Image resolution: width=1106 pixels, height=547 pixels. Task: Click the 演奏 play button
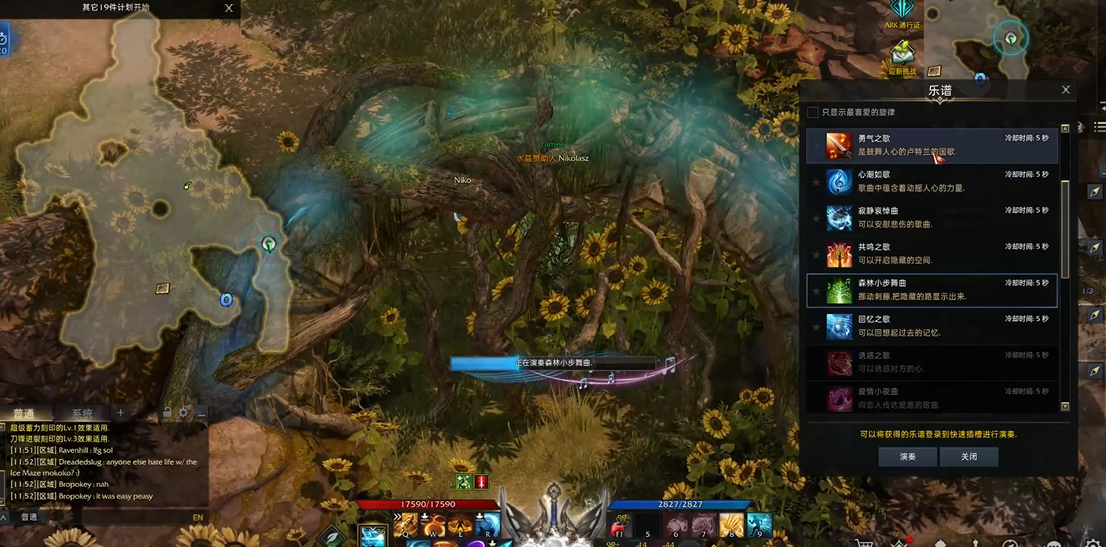pyautogui.click(x=907, y=456)
